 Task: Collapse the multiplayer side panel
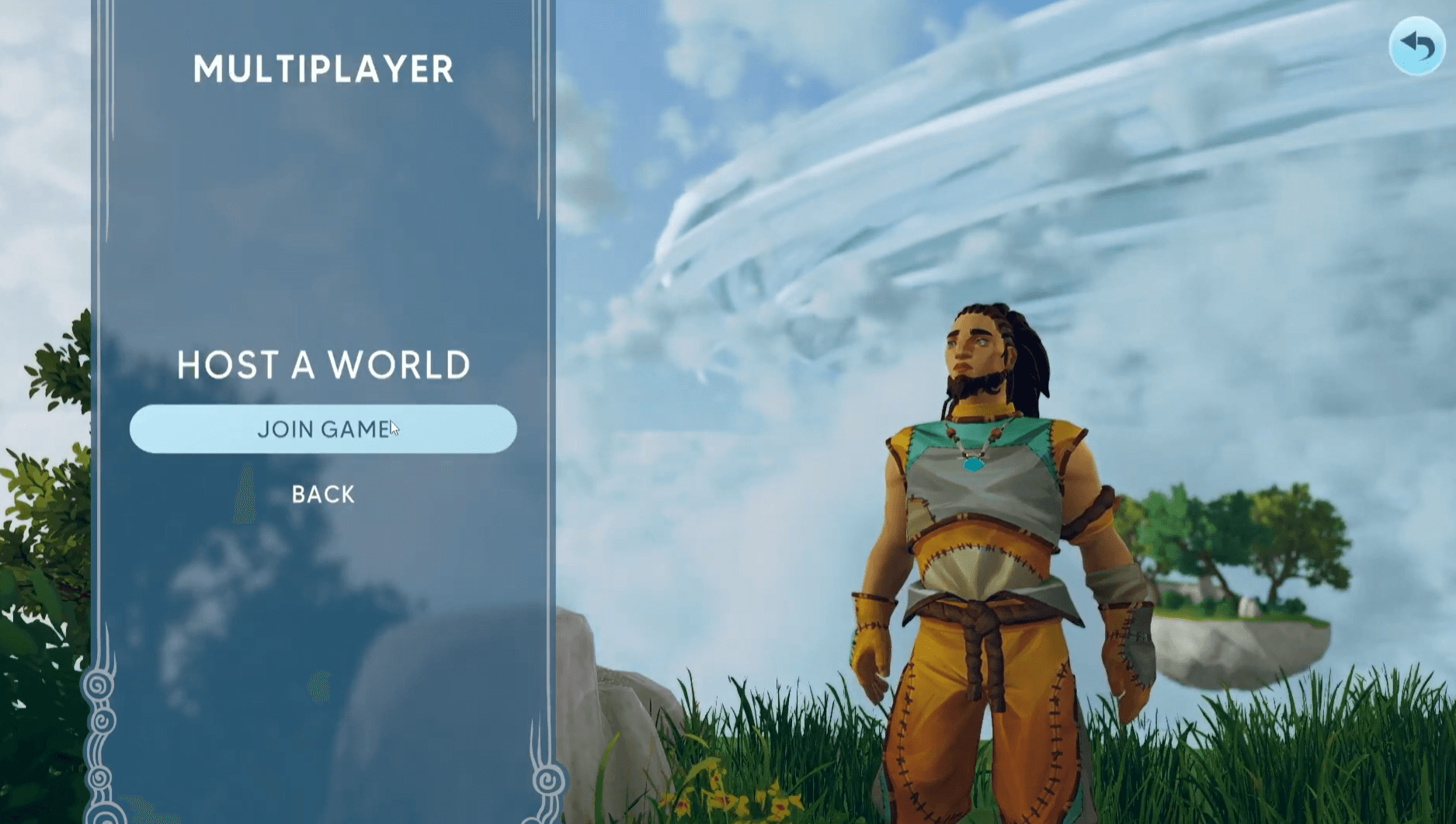(x=323, y=493)
